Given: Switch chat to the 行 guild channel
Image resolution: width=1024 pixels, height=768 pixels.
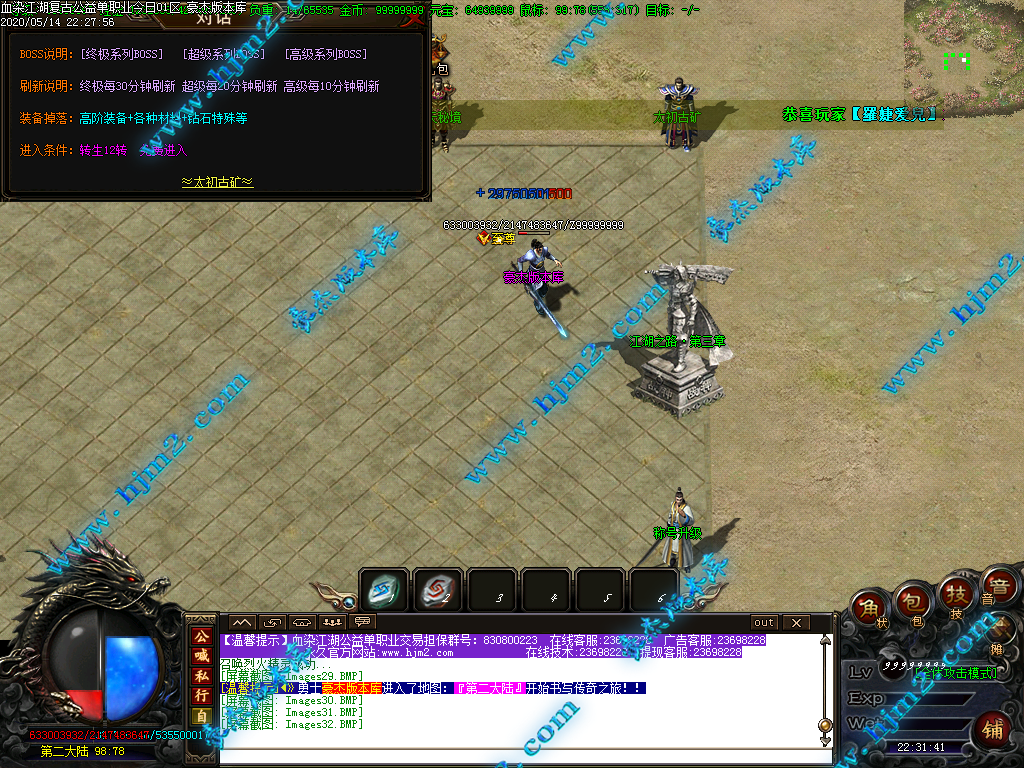Looking at the screenshot, I should (202, 696).
